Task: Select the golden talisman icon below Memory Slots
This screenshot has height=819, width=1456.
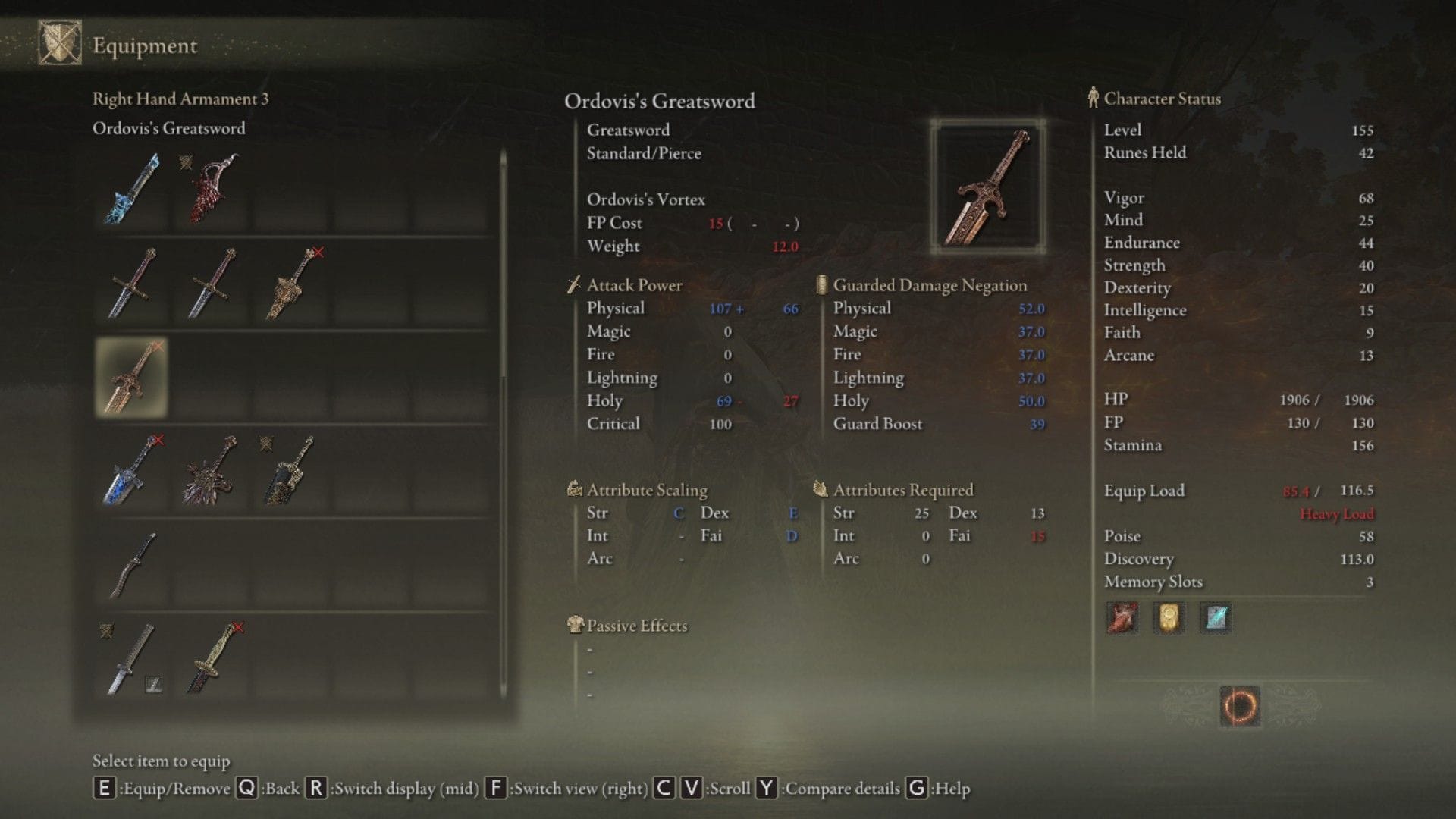Action: 1168,617
